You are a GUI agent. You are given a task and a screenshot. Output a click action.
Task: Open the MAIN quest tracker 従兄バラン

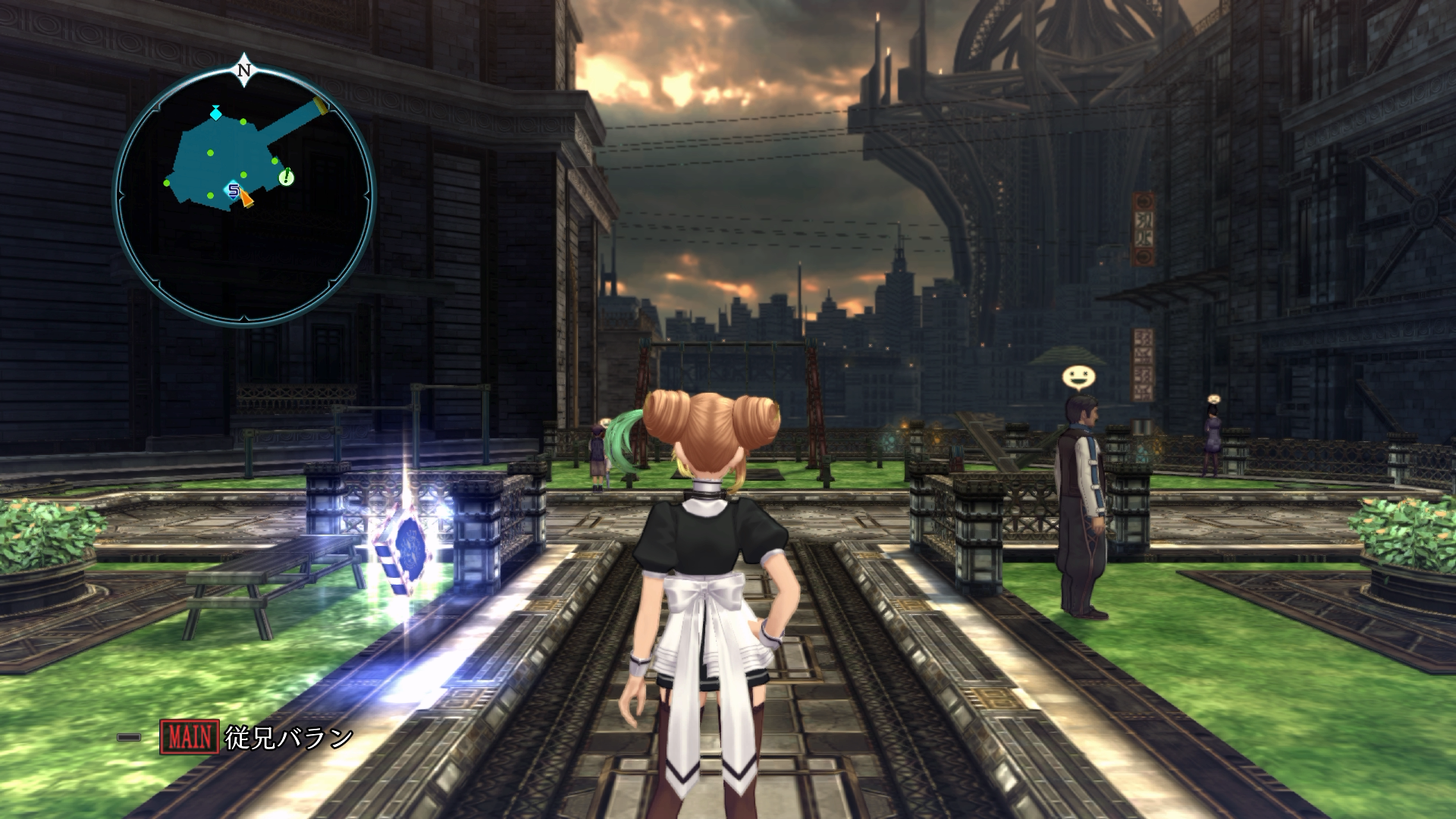click(258, 737)
